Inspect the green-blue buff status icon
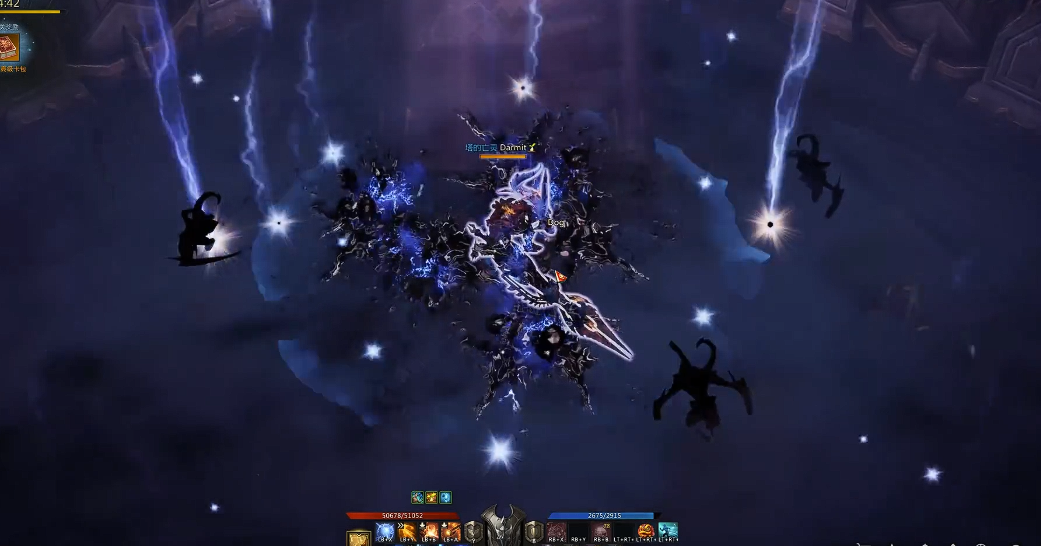Image resolution: width=1041 pixels, height=546 pixels. coord(417,497)
